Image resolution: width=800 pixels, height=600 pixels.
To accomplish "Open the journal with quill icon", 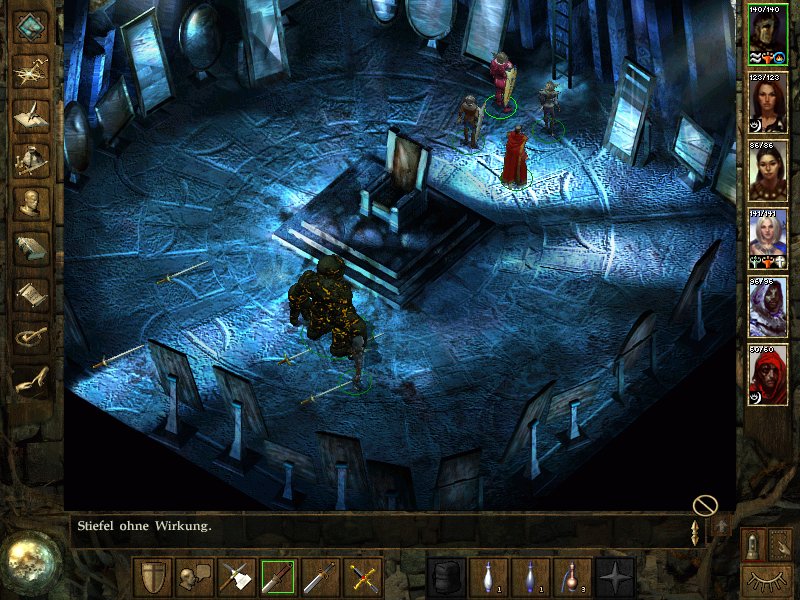I will 30,116.
